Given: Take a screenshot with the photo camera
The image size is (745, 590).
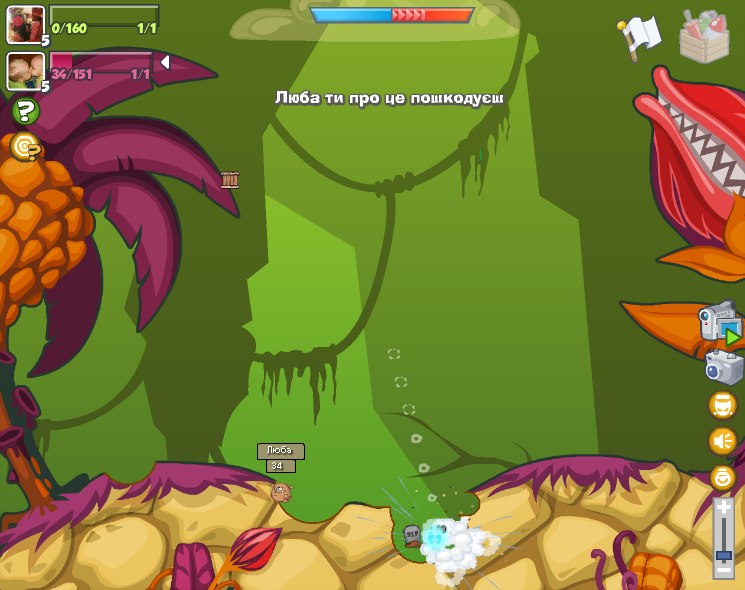Looking at the screenshot, I should (722, 367).
